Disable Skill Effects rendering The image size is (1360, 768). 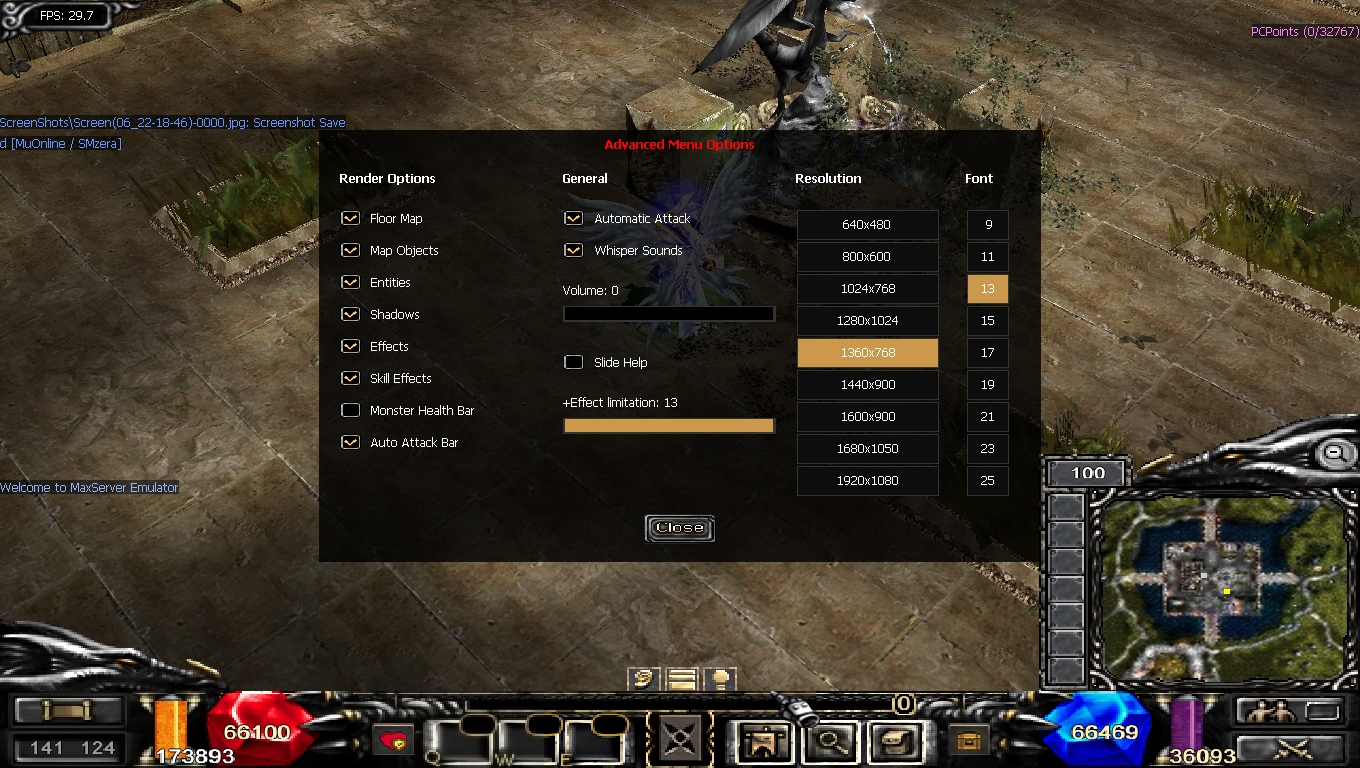point(350,378)
